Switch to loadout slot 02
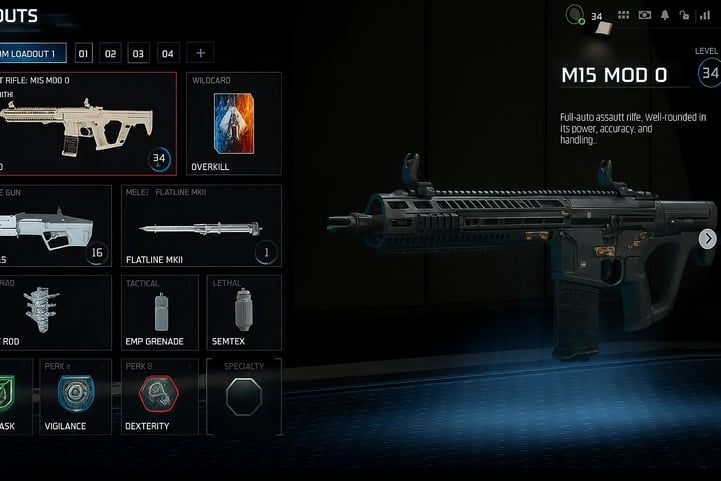Screen dimensions: 721x481 pyautogui.click(x=111, y=53)
